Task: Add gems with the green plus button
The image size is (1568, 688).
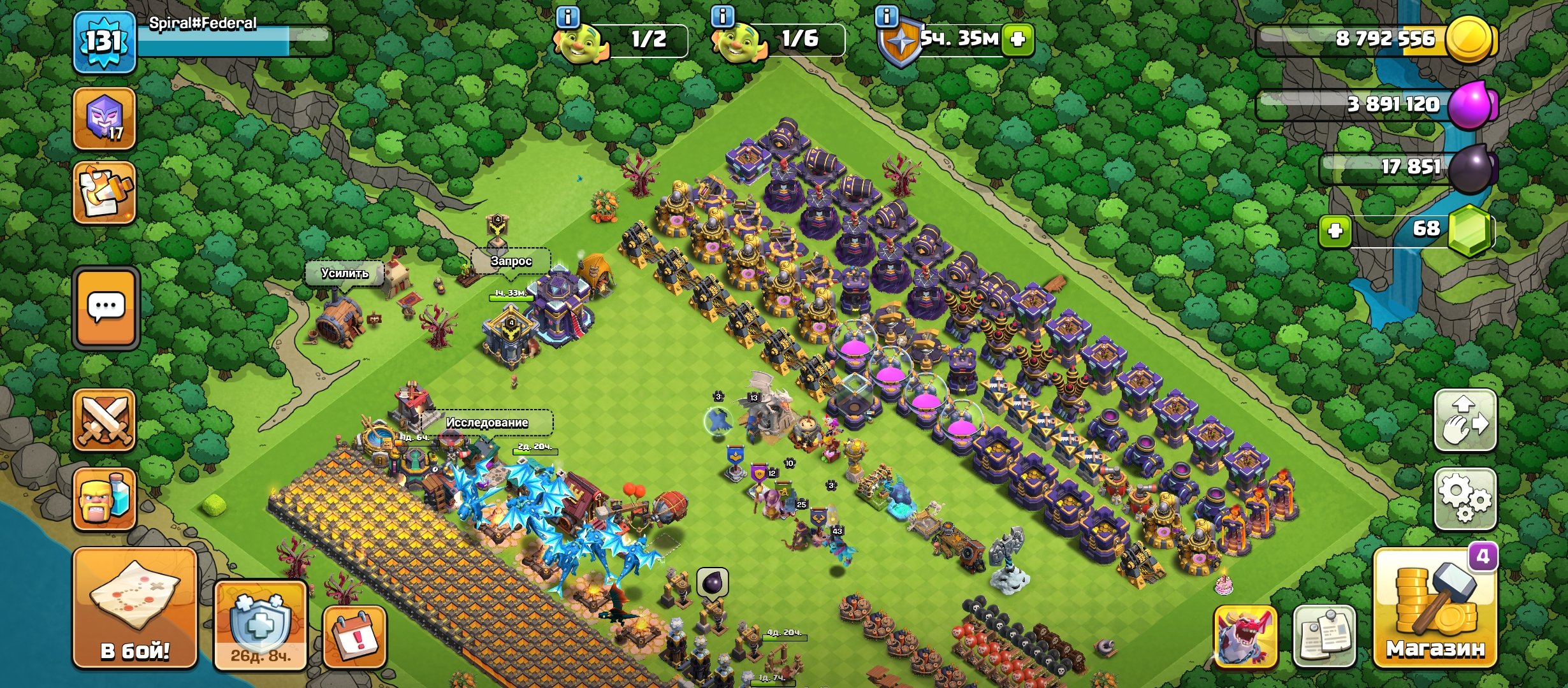Action: coord(1335,231)
